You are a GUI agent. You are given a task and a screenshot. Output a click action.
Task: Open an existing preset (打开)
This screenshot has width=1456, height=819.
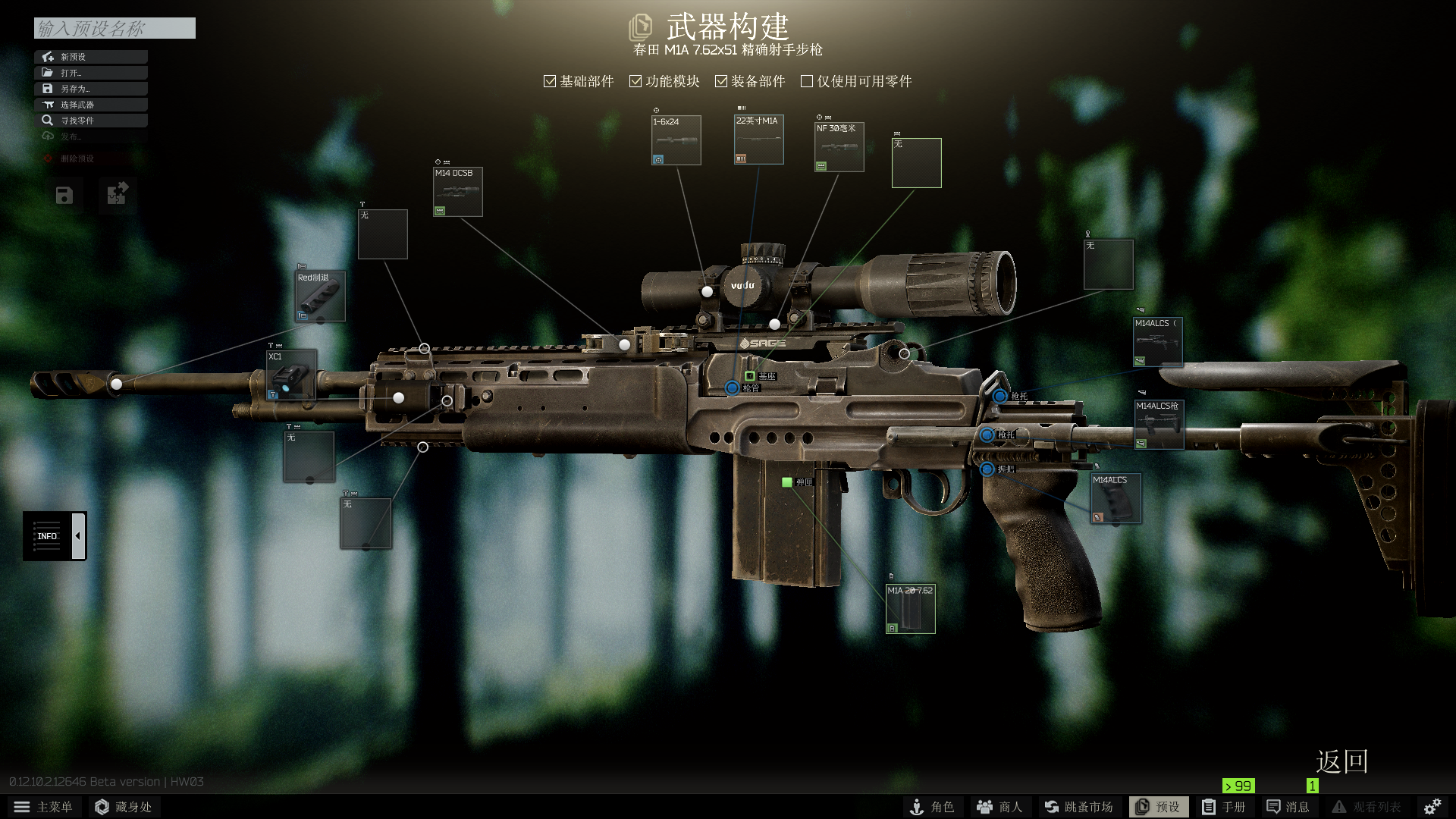click(91, 73)
